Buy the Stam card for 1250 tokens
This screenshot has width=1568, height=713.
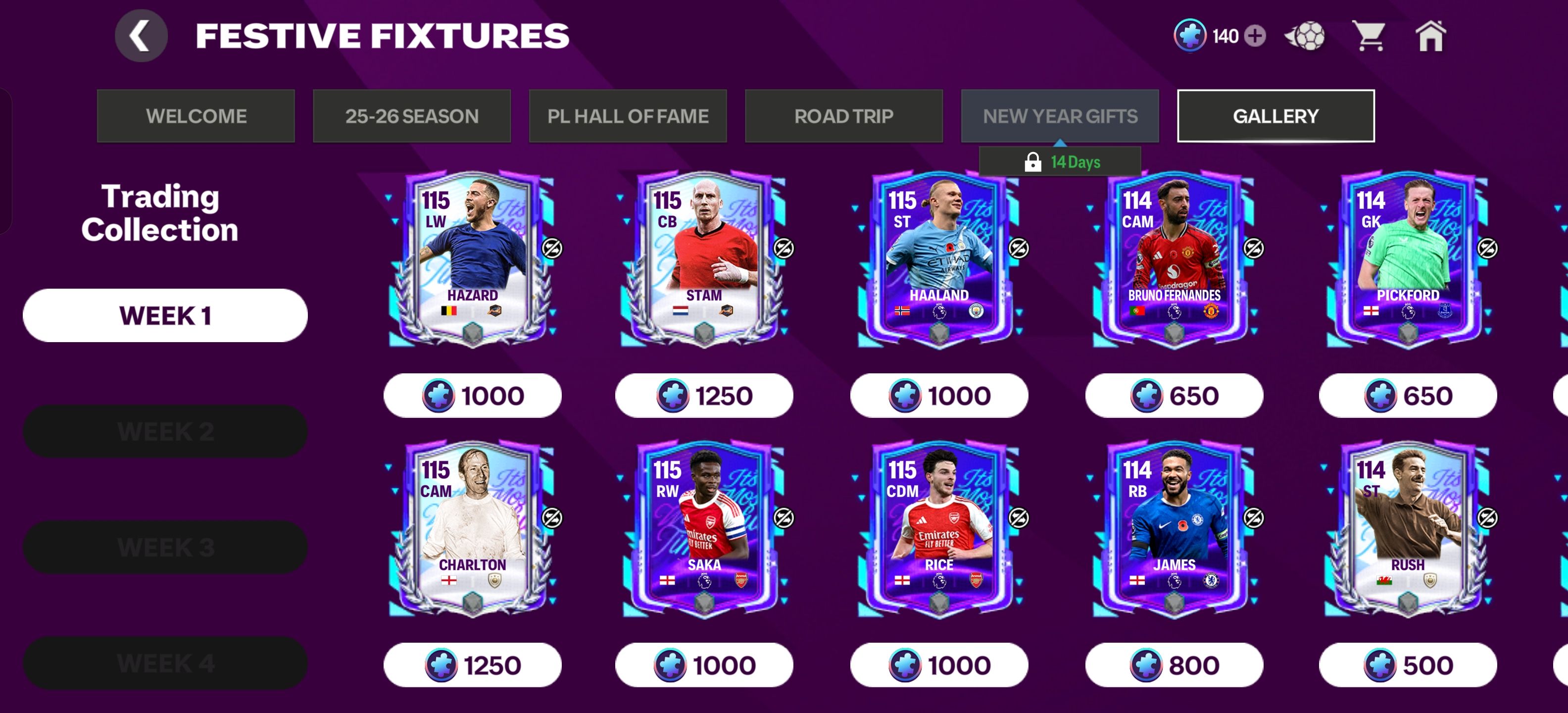(x=704, y=396)
